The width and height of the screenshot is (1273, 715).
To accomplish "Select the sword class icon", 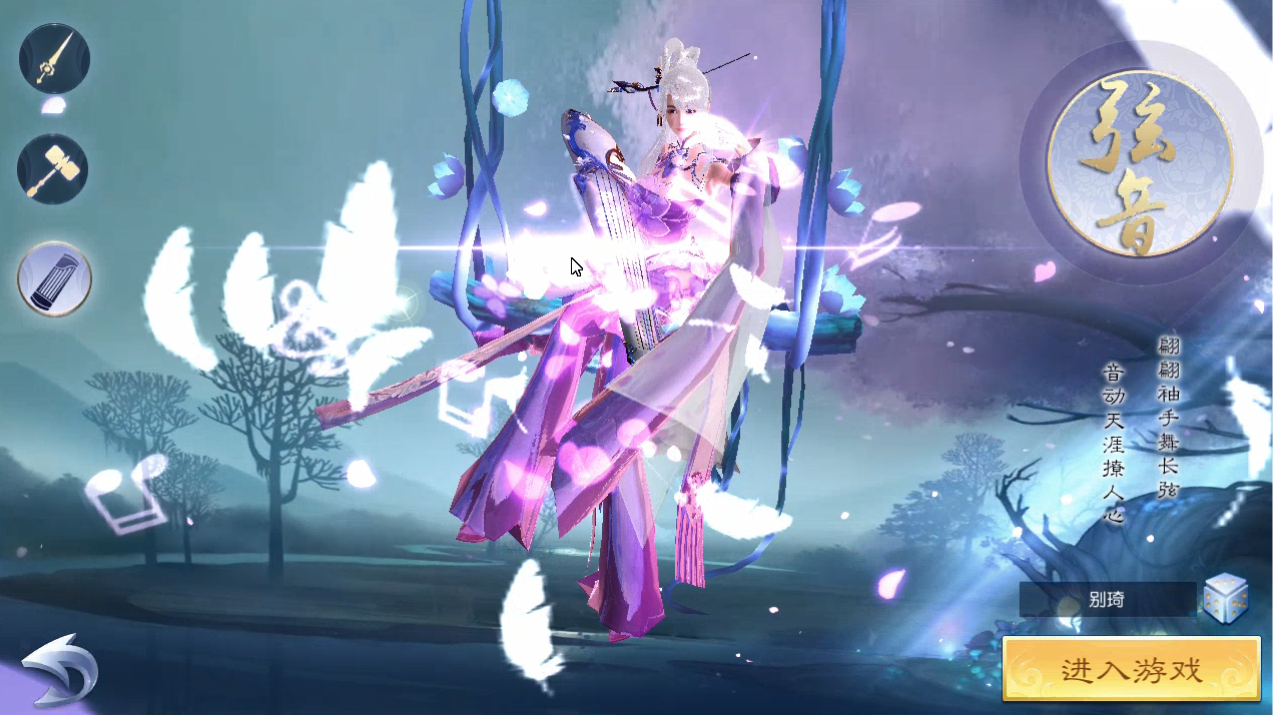I will pos(54,59).
